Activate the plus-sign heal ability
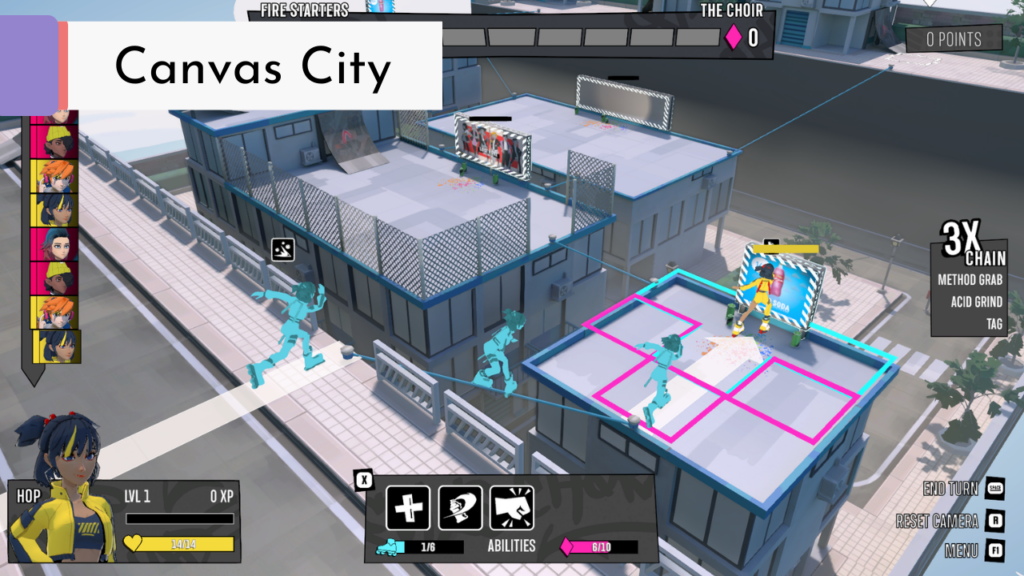The image size is (1024, 576). 408,508
